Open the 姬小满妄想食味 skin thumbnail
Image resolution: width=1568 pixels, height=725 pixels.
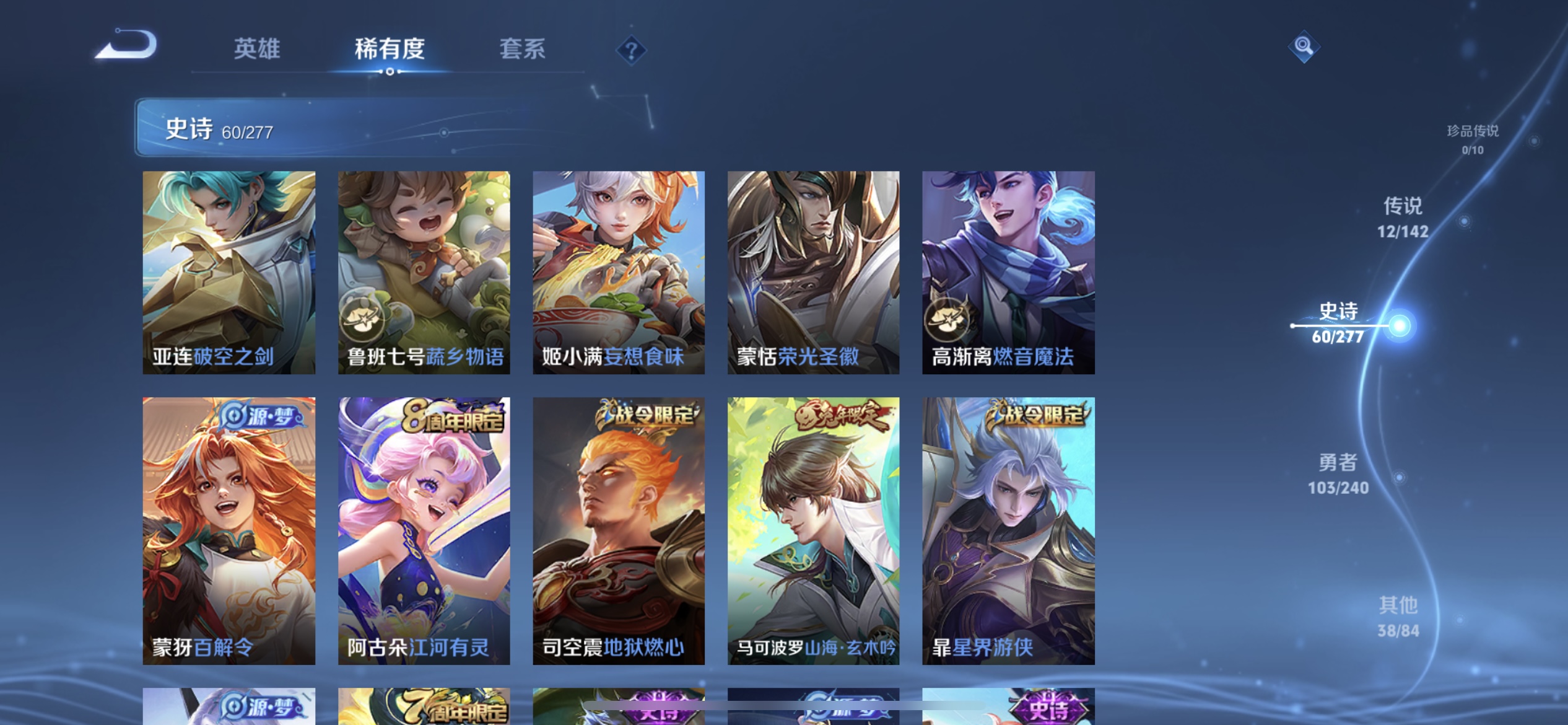pos(619,270)
